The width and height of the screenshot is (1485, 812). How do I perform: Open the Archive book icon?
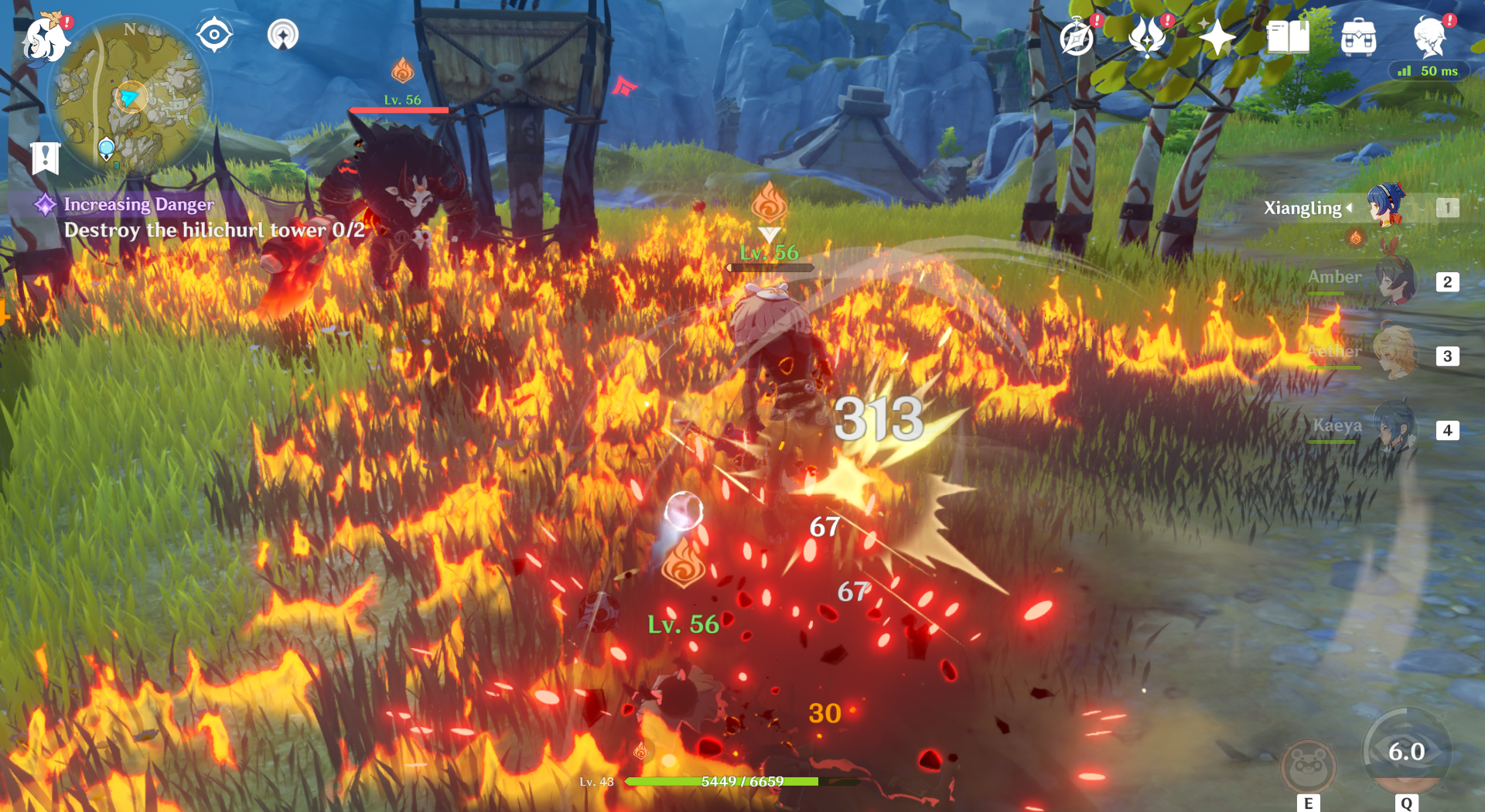point(1288,36)
